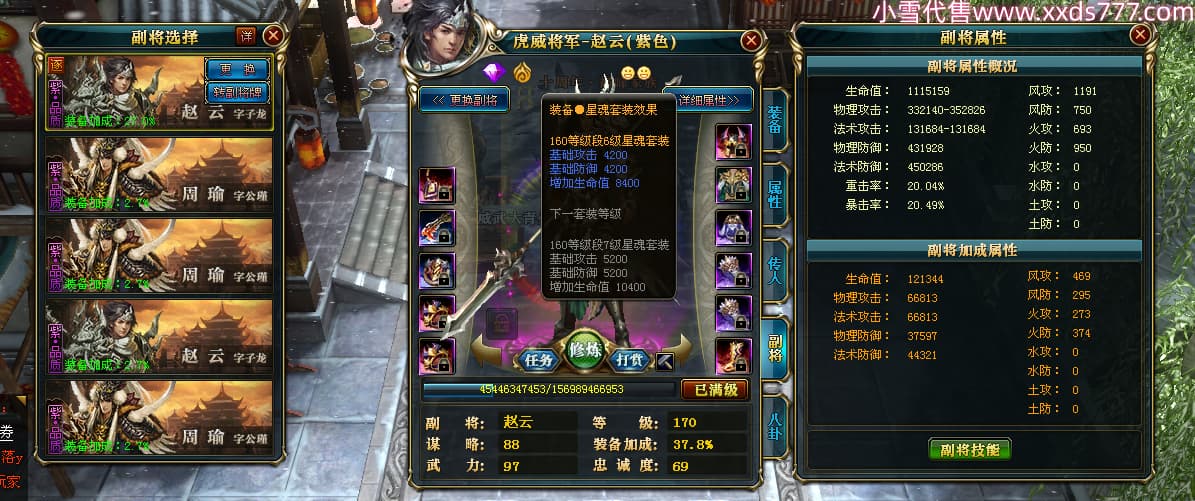This screenshot has width=1195, height=501.
Task: Close the 副将选择 panel
Action: 273,36
